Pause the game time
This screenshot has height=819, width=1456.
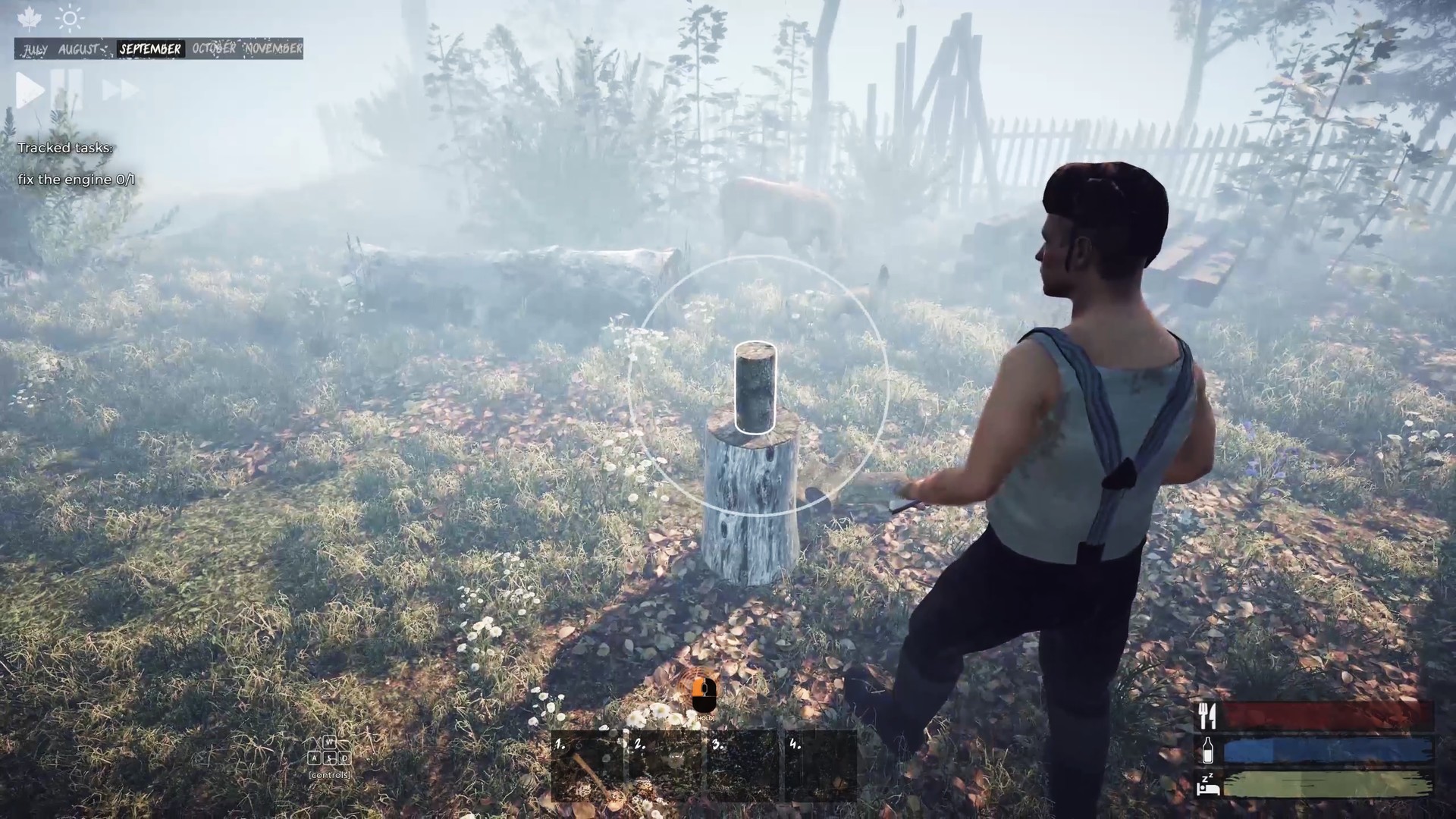point(67,89)
